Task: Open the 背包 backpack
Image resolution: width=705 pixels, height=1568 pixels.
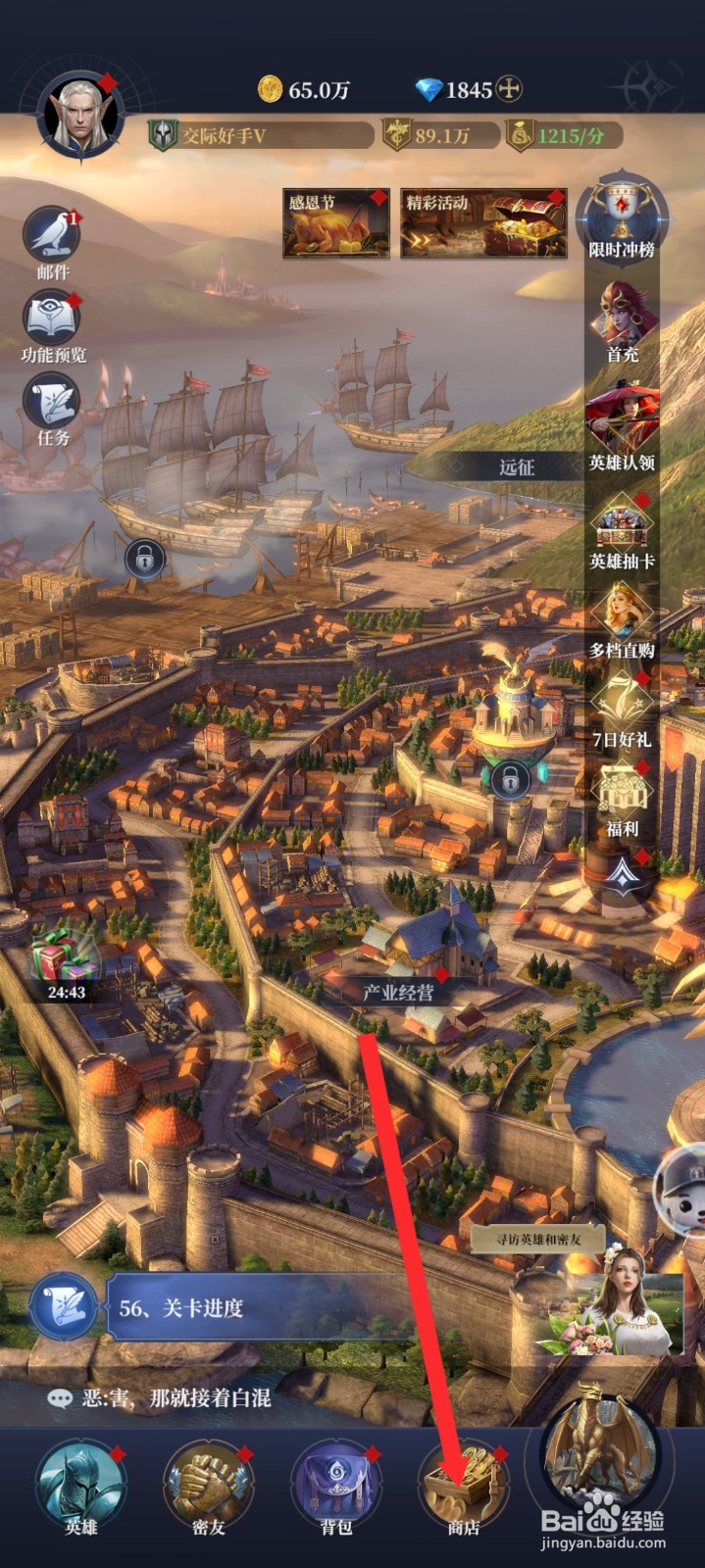Action: tap(336, 1485)
